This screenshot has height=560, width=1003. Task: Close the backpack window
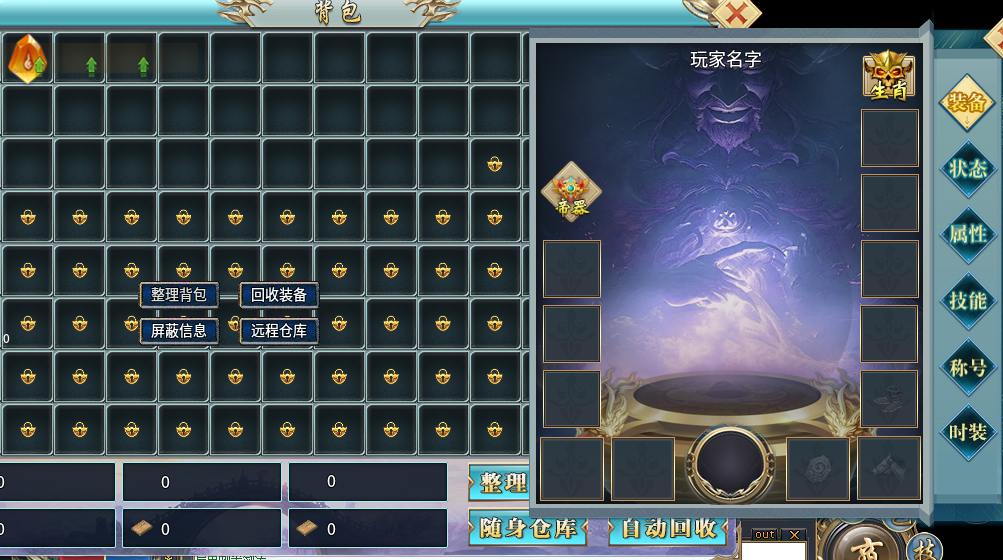click(735, 14)
